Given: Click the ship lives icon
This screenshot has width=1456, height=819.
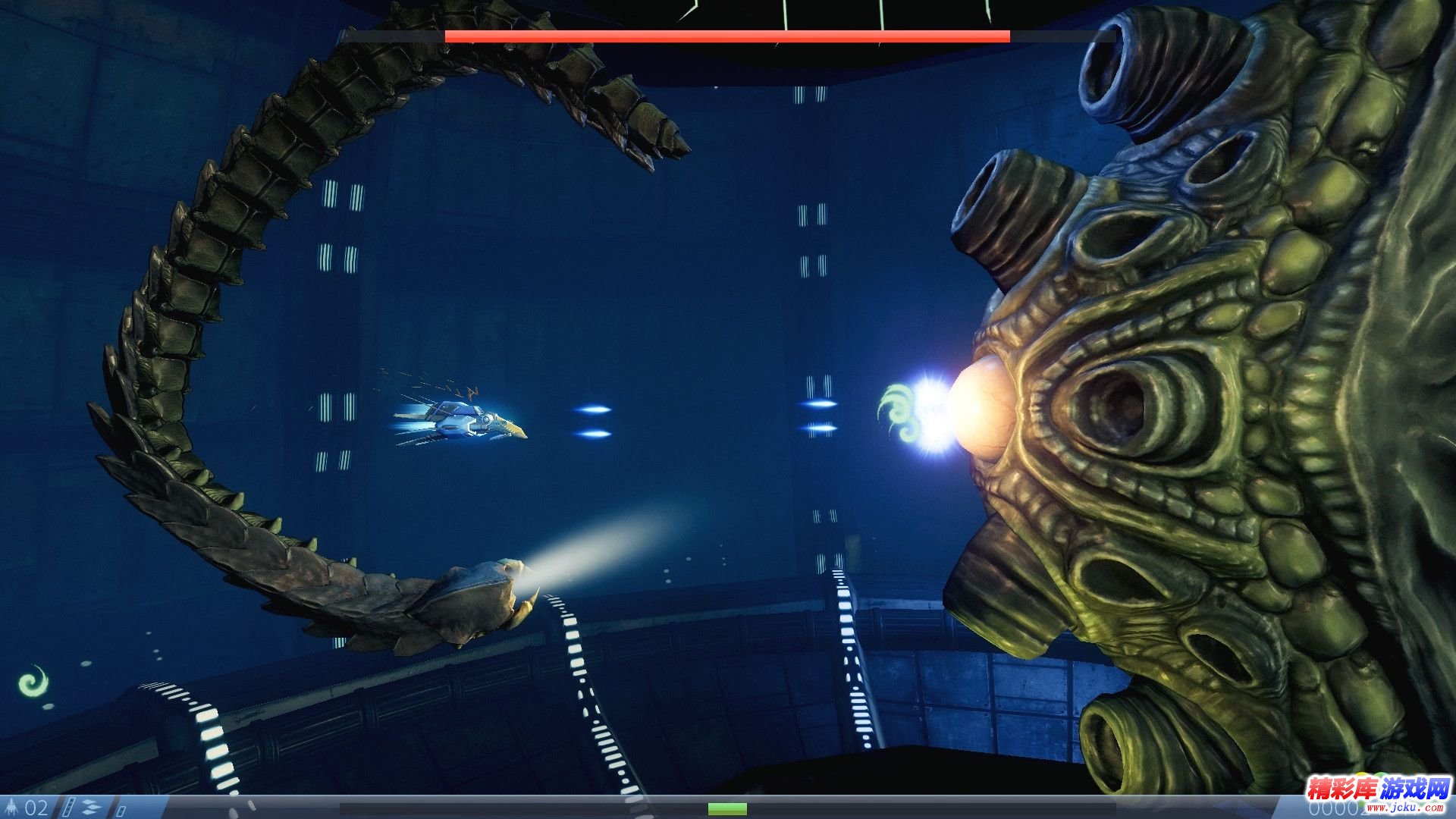Looking at the screenshot, I should coord(13,806).
